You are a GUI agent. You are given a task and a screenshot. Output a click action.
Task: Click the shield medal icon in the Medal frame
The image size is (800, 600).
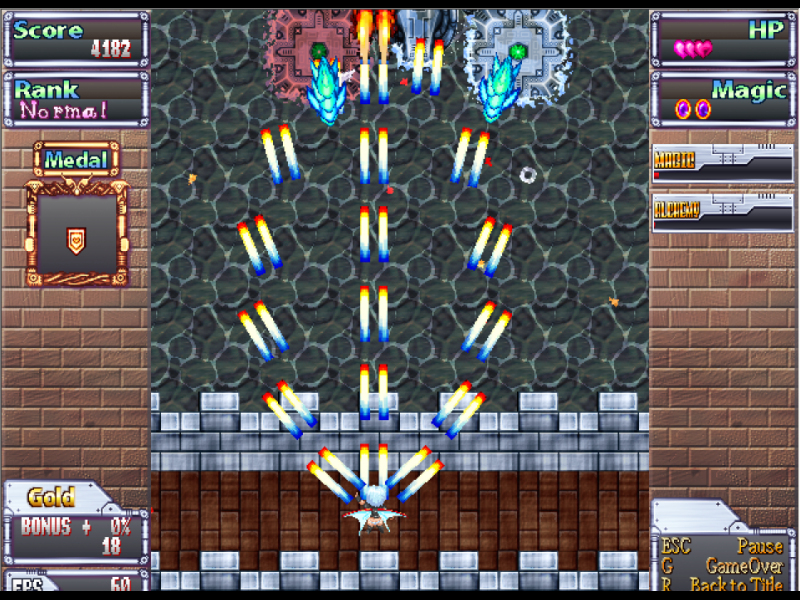coord(76,239)
